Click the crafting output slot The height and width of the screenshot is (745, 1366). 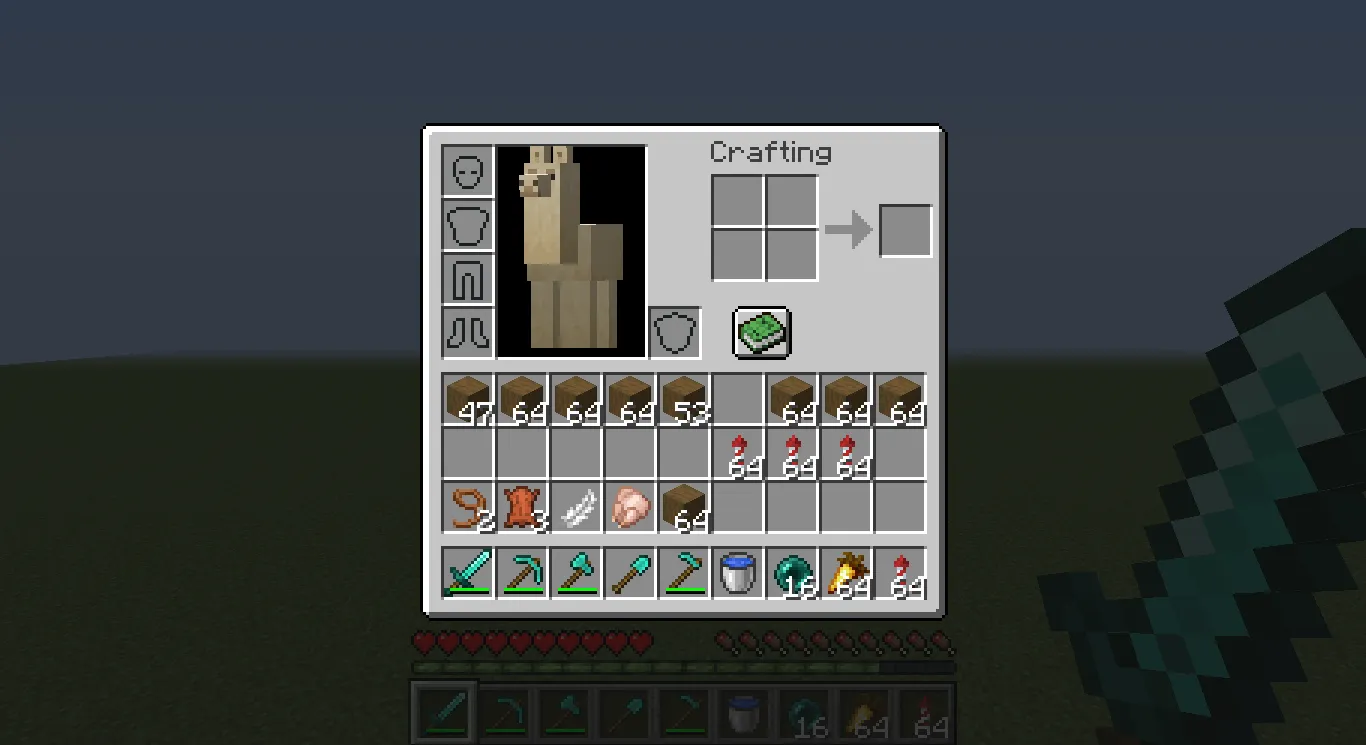[904, 229]
